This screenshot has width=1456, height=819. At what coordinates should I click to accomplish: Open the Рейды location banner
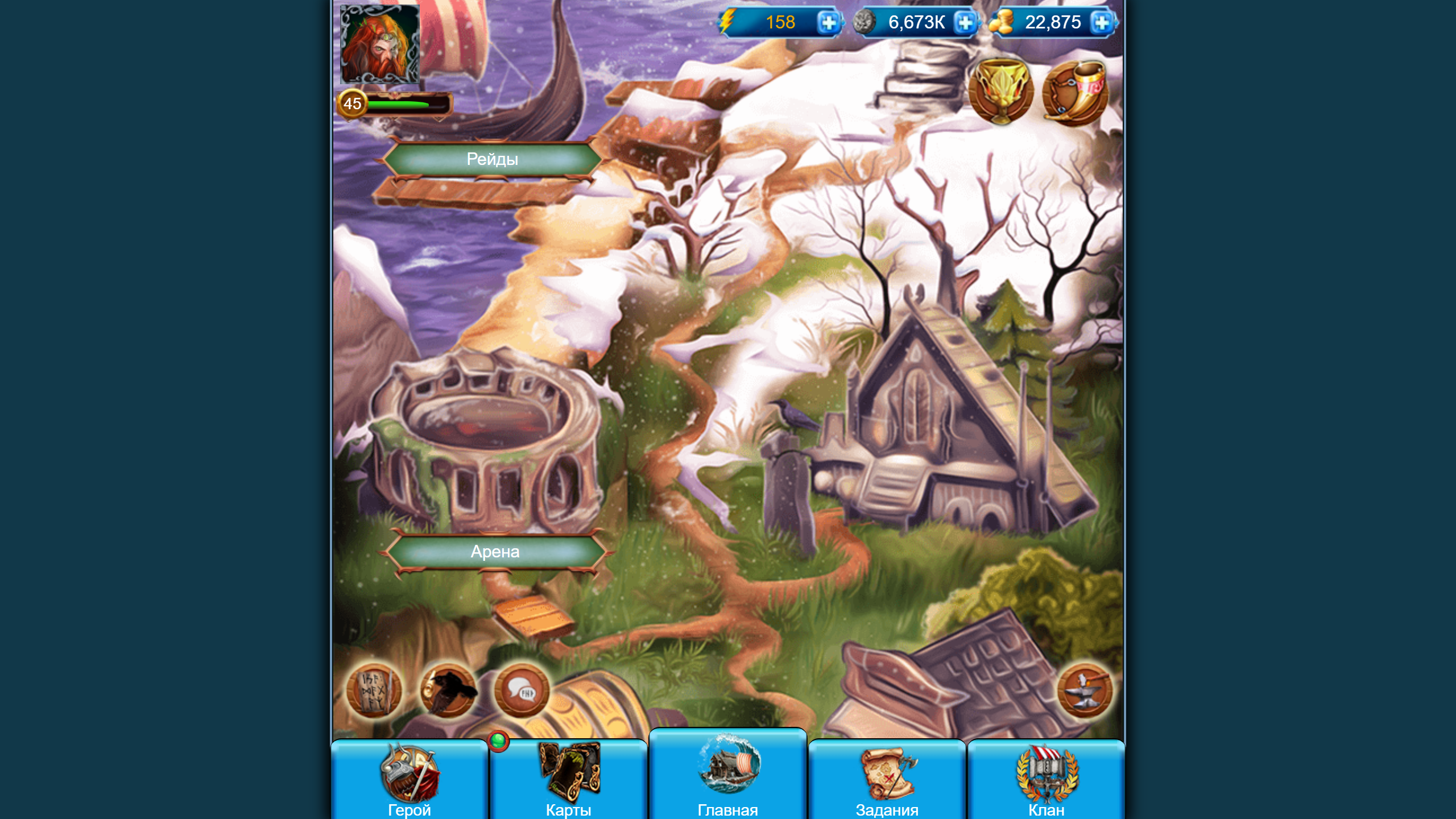point(491,160)
